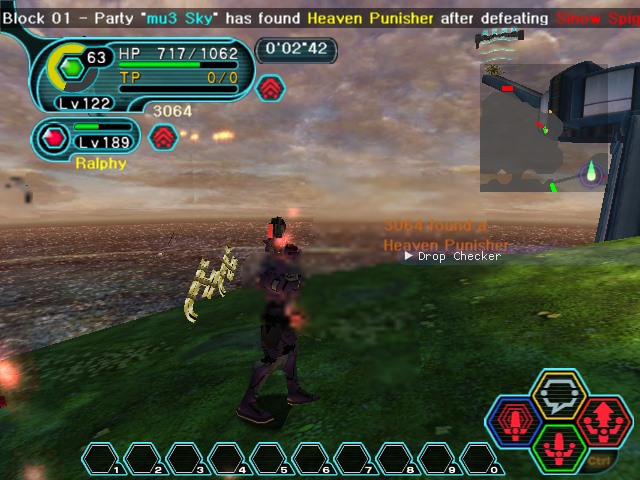Click the green section ID hexagon
Image resolution: width=640 pixels, height=480 pixels.
click(71, 69)
